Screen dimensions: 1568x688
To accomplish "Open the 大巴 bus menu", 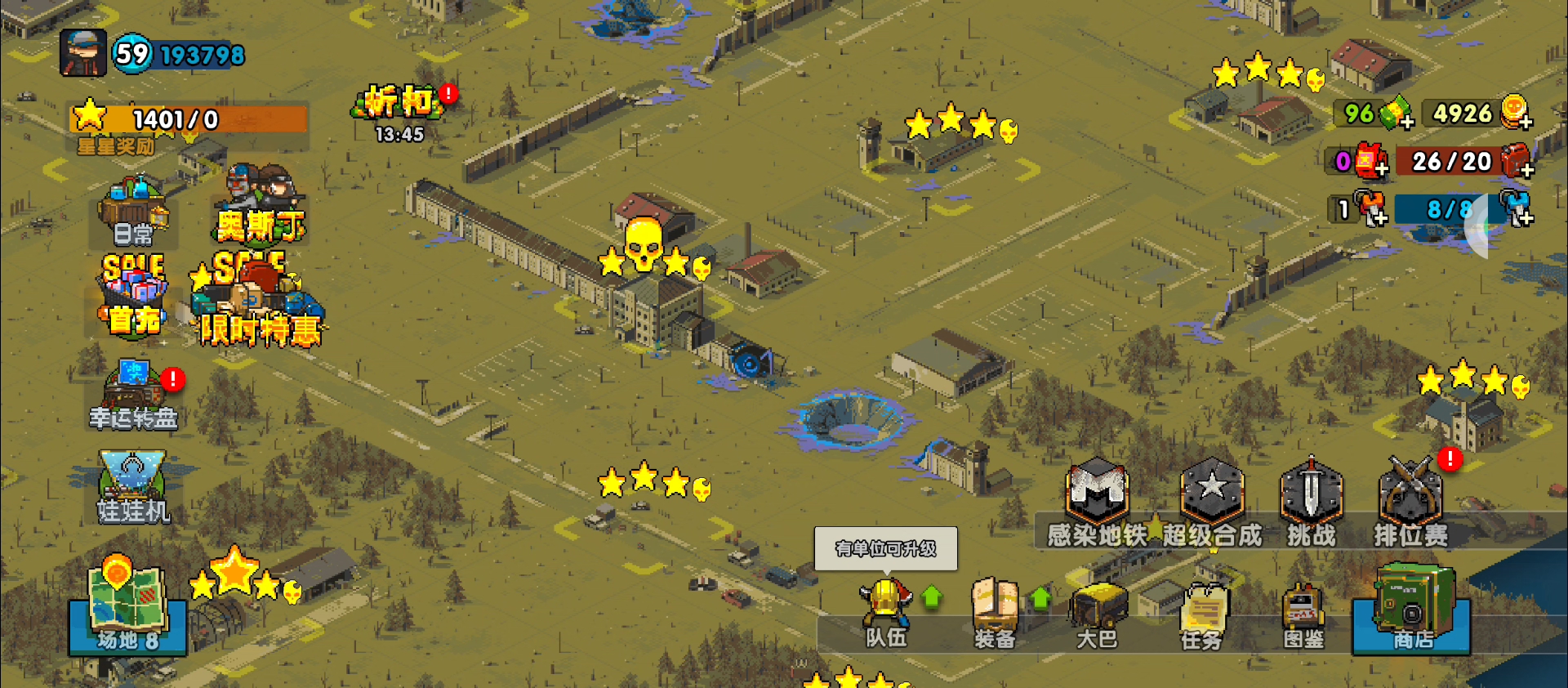I will (1097, 614).
